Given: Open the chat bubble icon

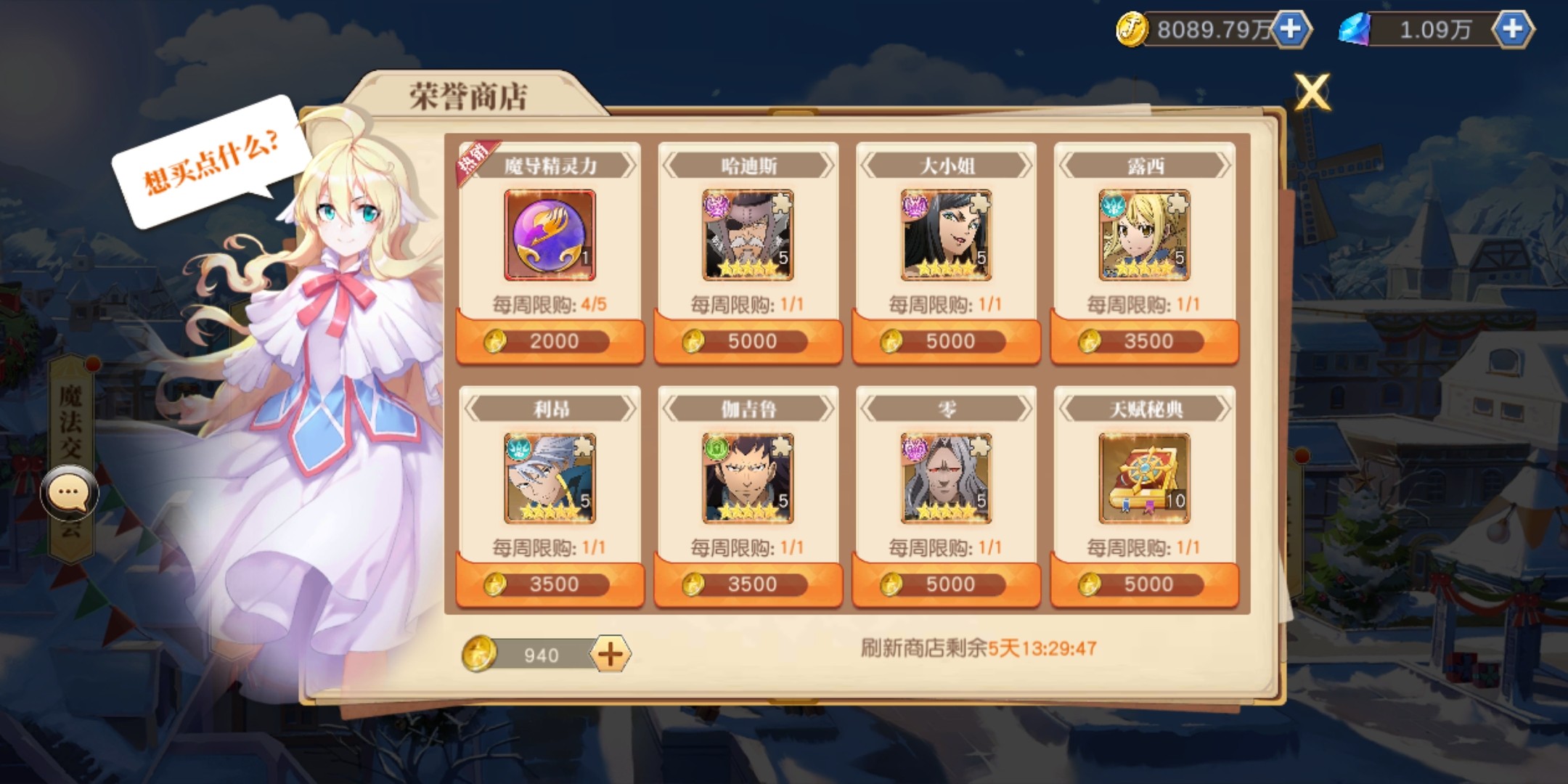Looking at the screenshot, I should point(69,493).
